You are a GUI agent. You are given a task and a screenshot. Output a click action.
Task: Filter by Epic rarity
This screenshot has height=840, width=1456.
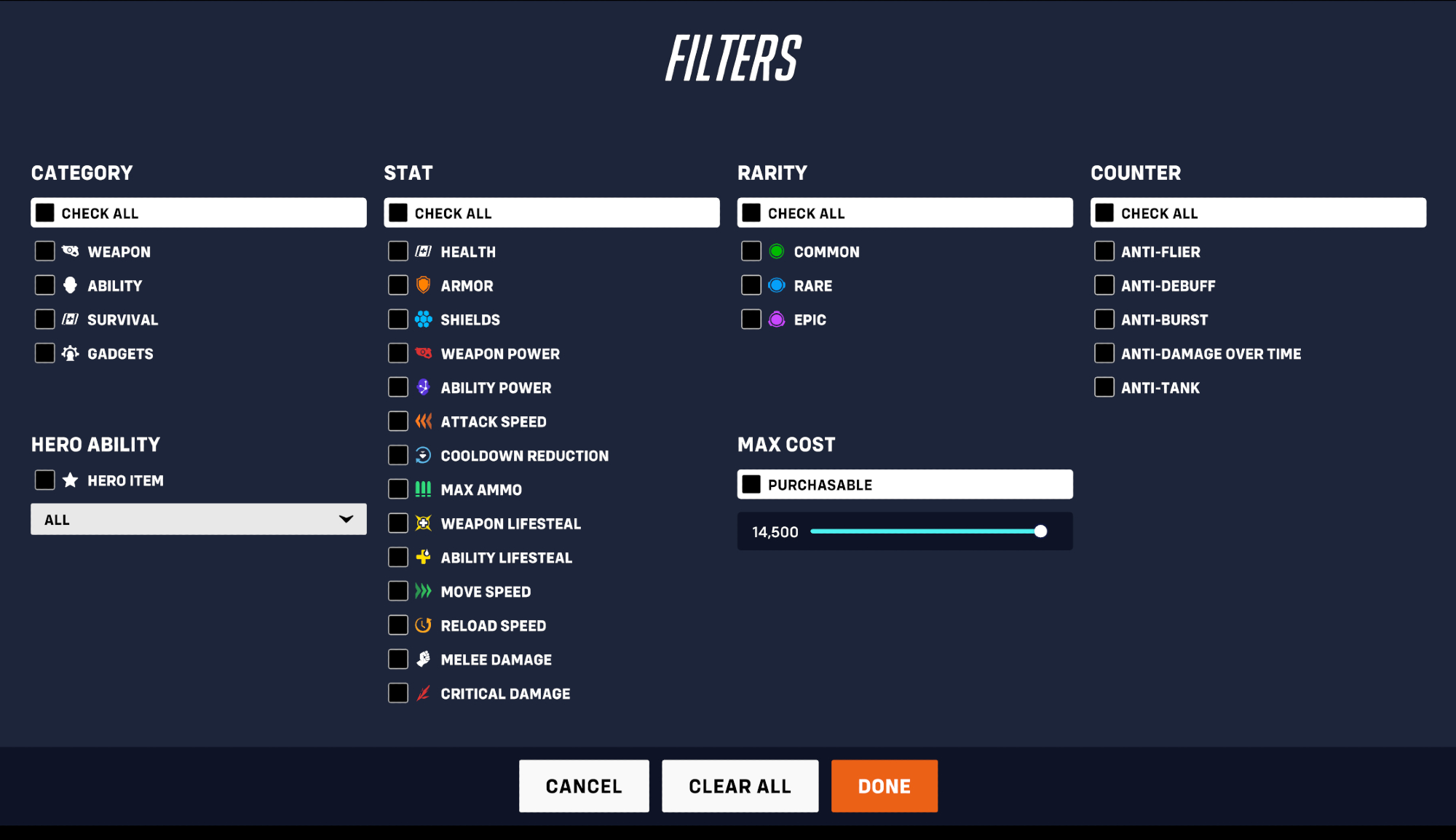pyautogui.click(x=751, y=319)
